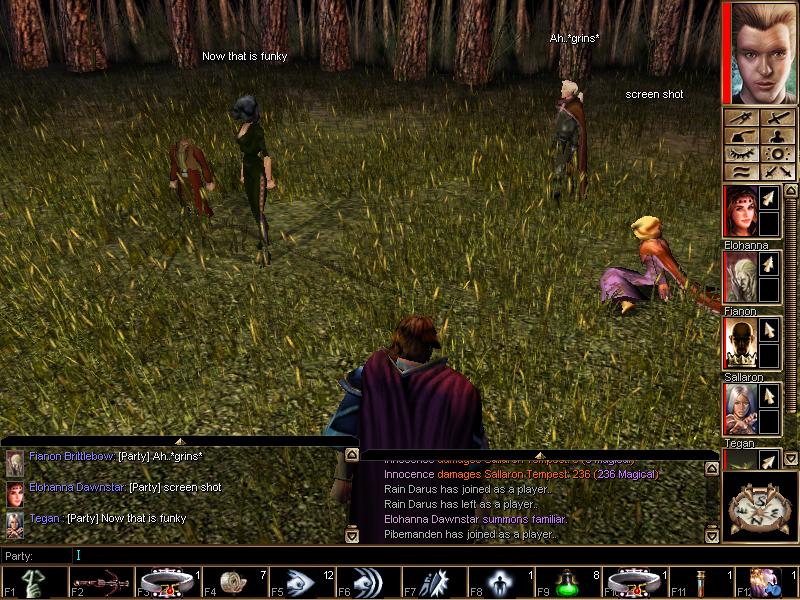Select Elohanna's party portrait

coord(738,211)
